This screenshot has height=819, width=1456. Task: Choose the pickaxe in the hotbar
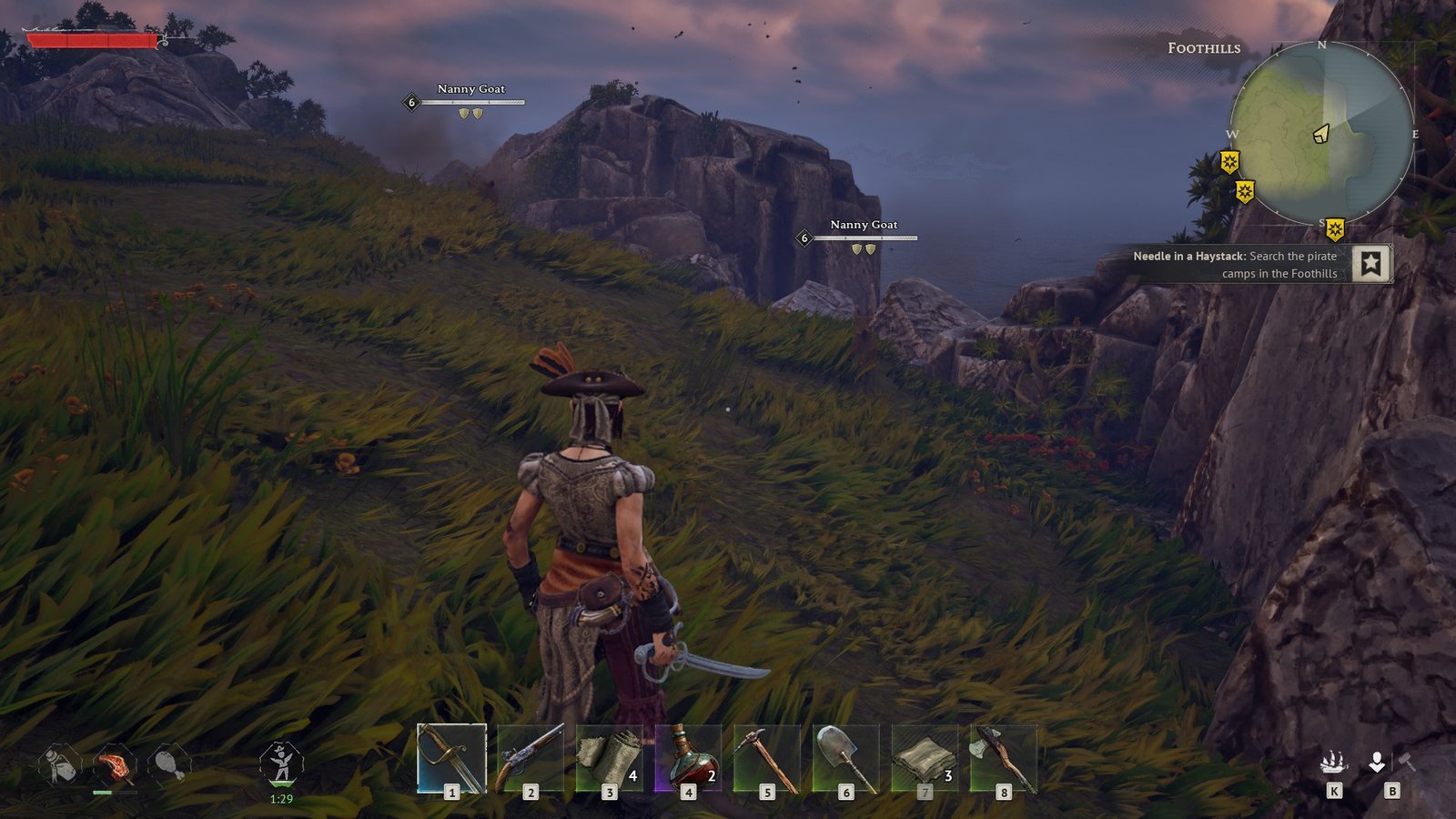click(x=767, y=758)
